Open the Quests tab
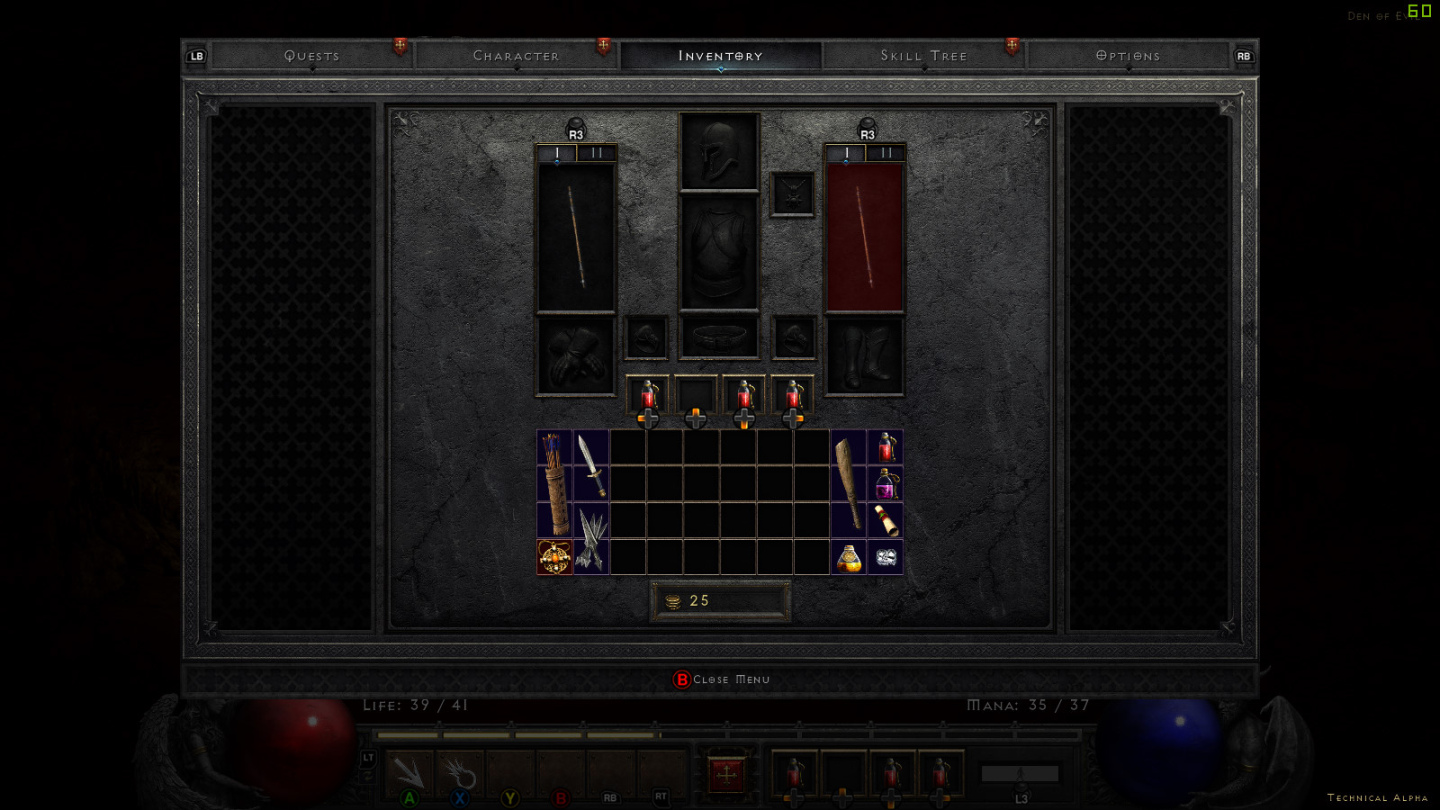Image resolution: width=1440 pixels, height=810 pixels. [x=312, y=56]
